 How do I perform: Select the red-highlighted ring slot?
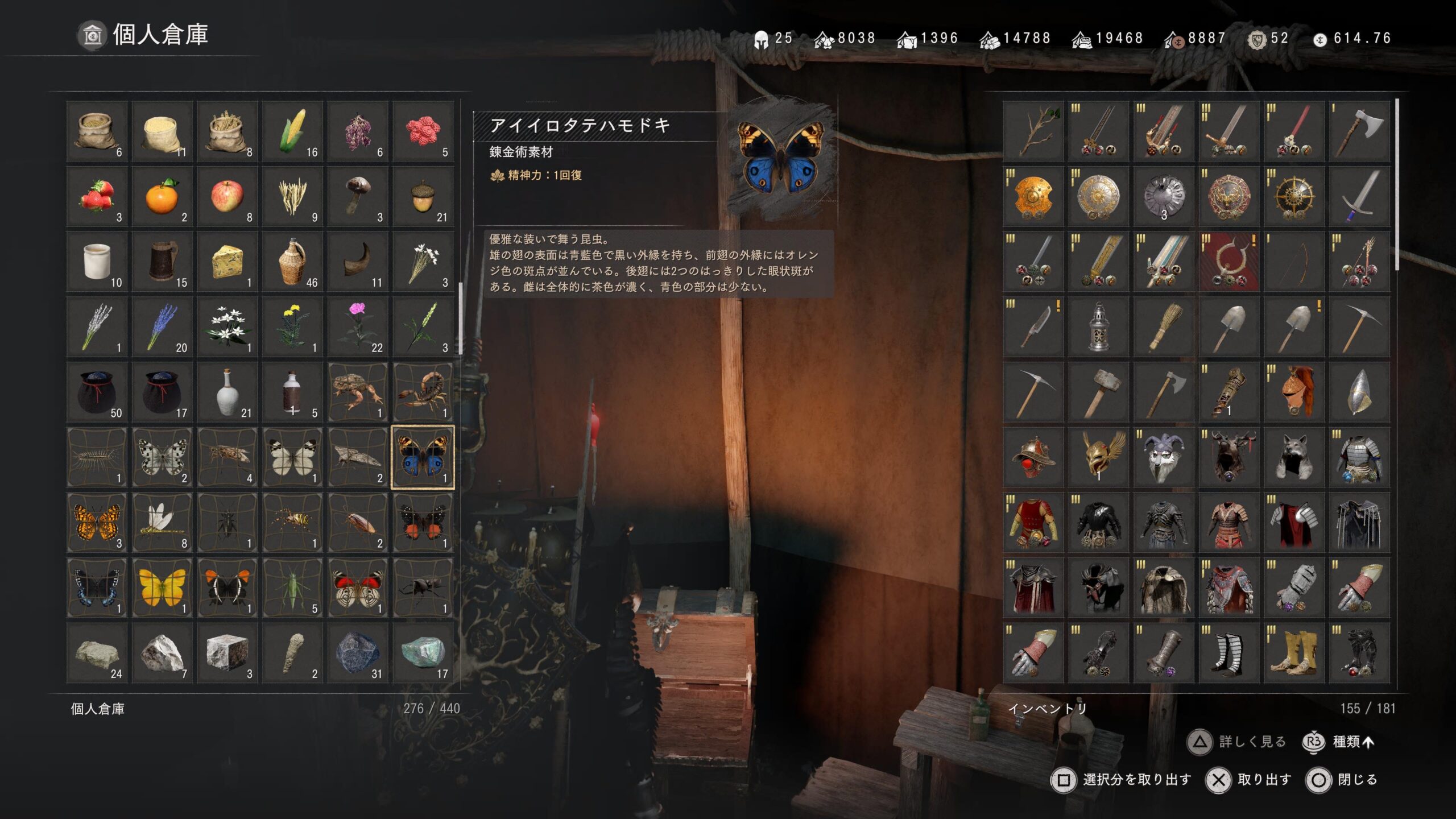1228,262
